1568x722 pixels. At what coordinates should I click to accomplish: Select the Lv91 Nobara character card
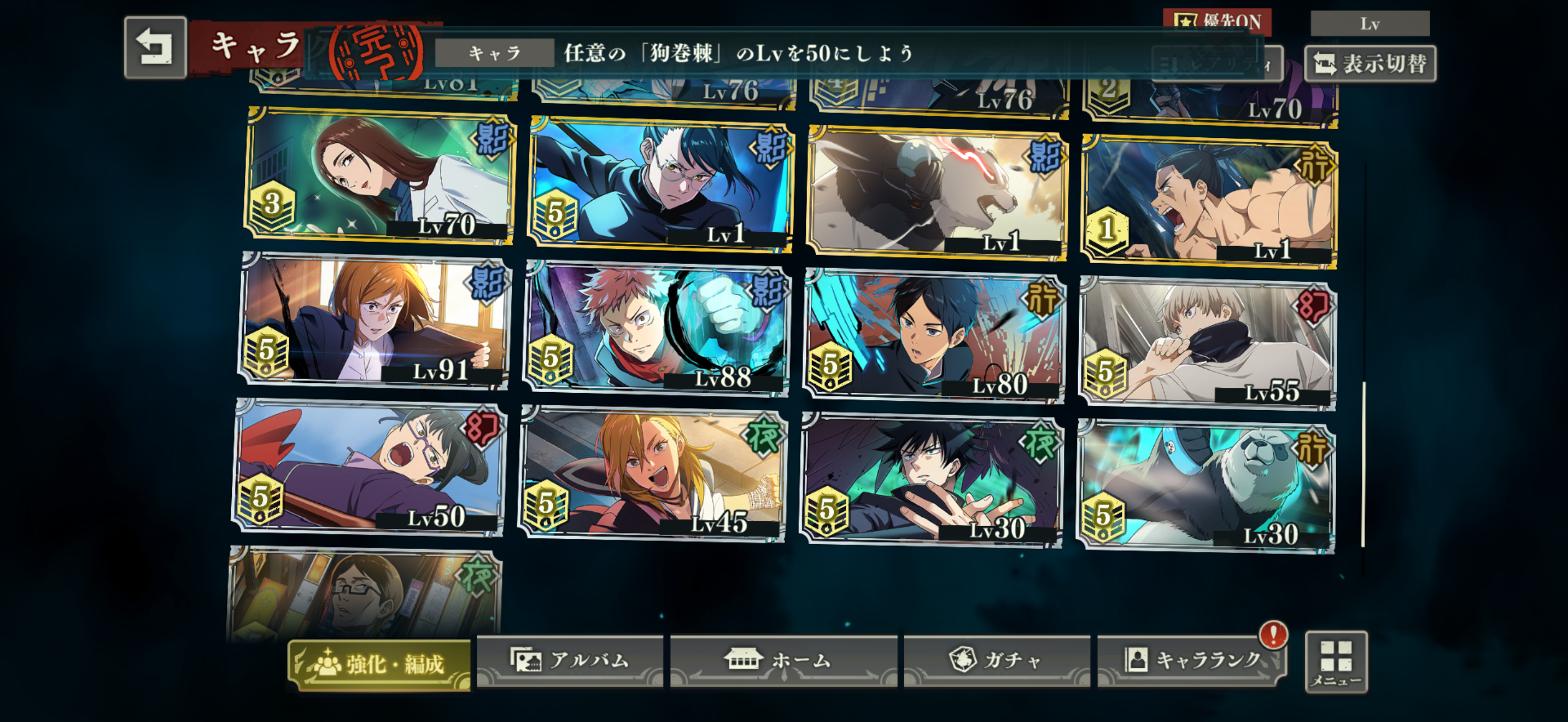tap(374, 320)
